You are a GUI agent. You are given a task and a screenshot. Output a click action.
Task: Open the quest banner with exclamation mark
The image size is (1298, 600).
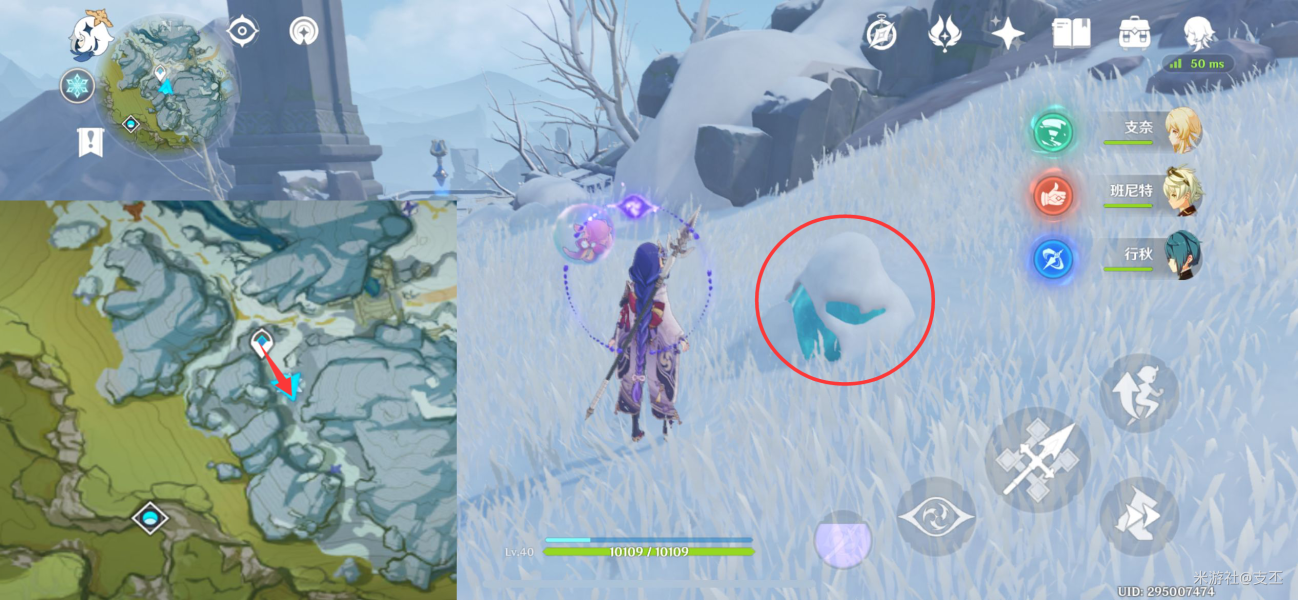pyautogui.click(x=91, y=142)
